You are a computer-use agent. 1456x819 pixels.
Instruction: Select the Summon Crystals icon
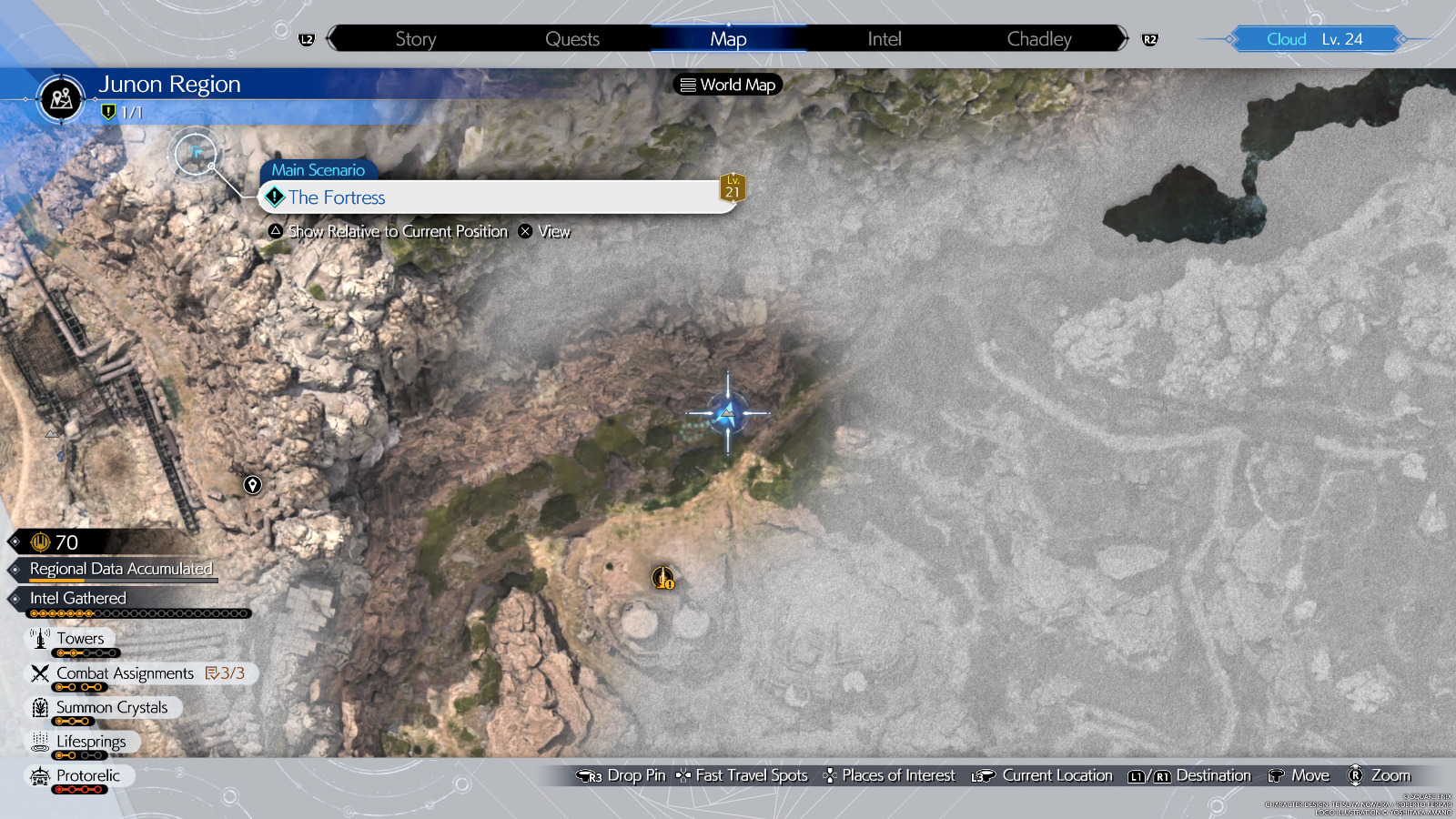(39, 707)
